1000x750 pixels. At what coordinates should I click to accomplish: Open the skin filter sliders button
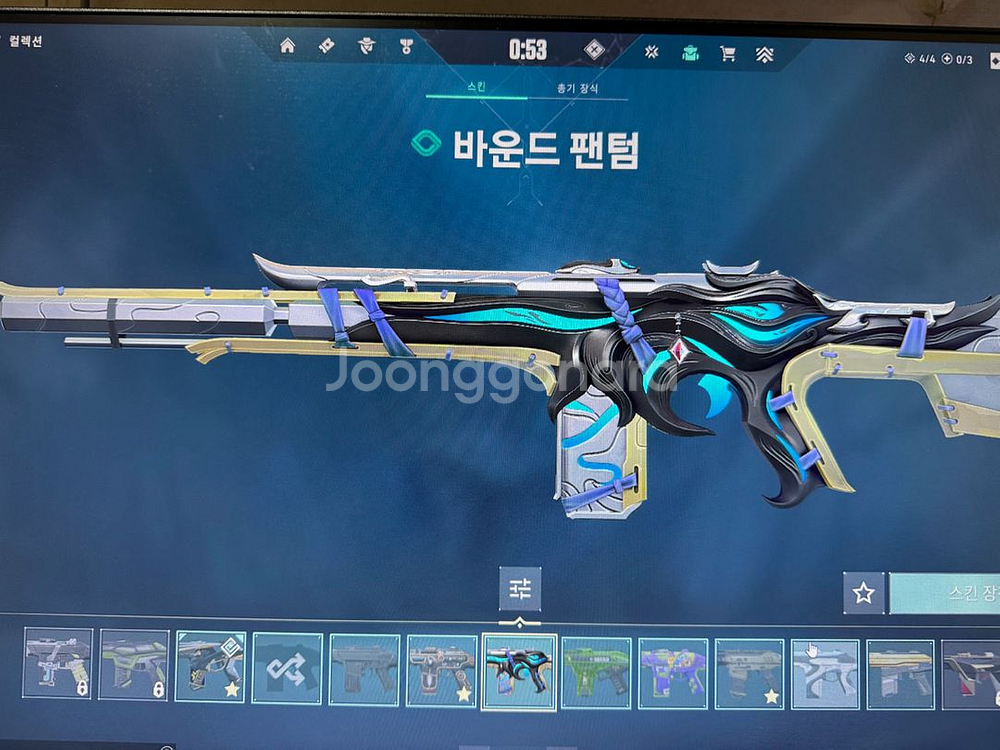(520, 589)
